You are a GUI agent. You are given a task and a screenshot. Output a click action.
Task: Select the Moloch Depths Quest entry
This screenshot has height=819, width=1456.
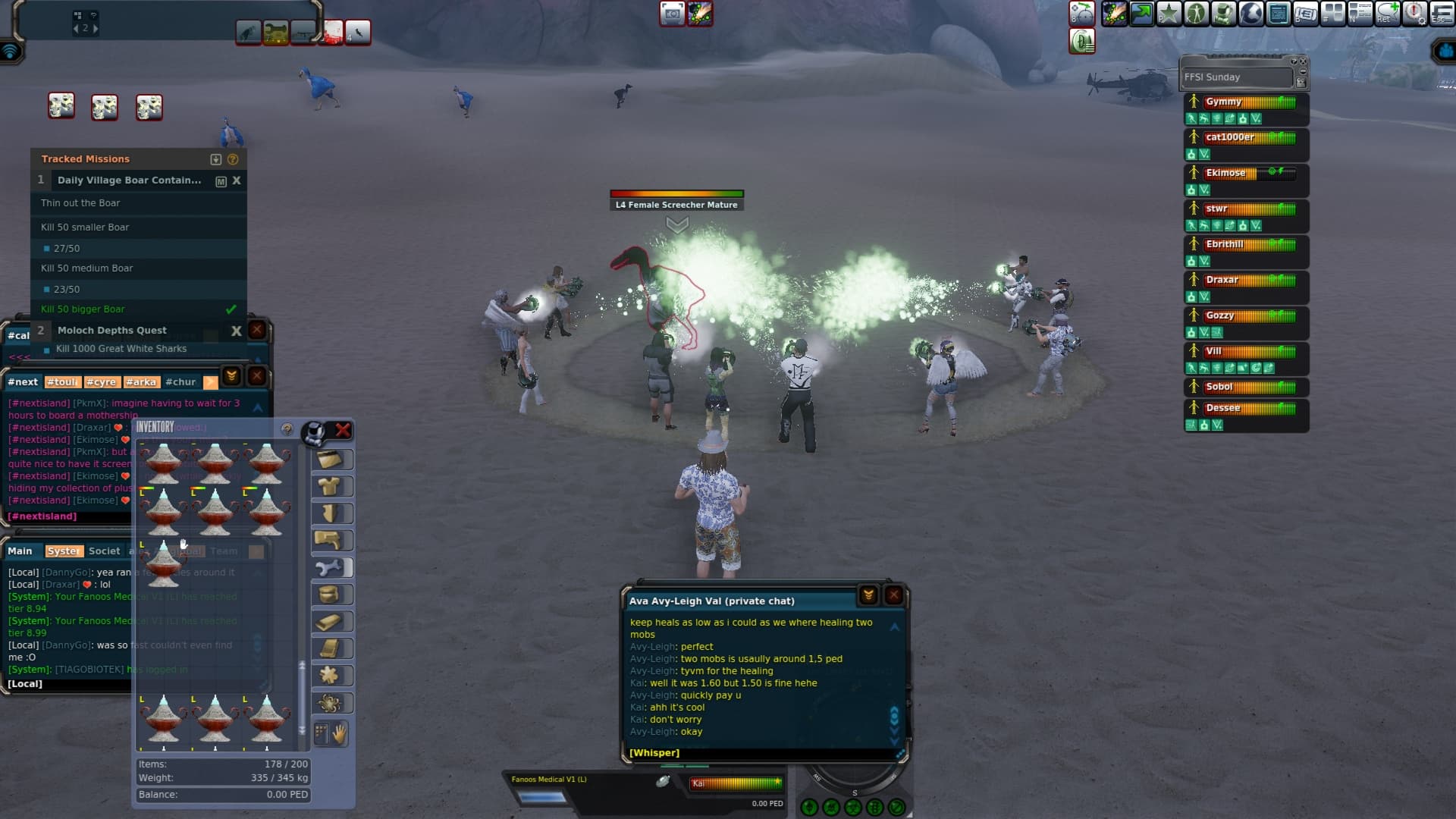tap(112, 331)
